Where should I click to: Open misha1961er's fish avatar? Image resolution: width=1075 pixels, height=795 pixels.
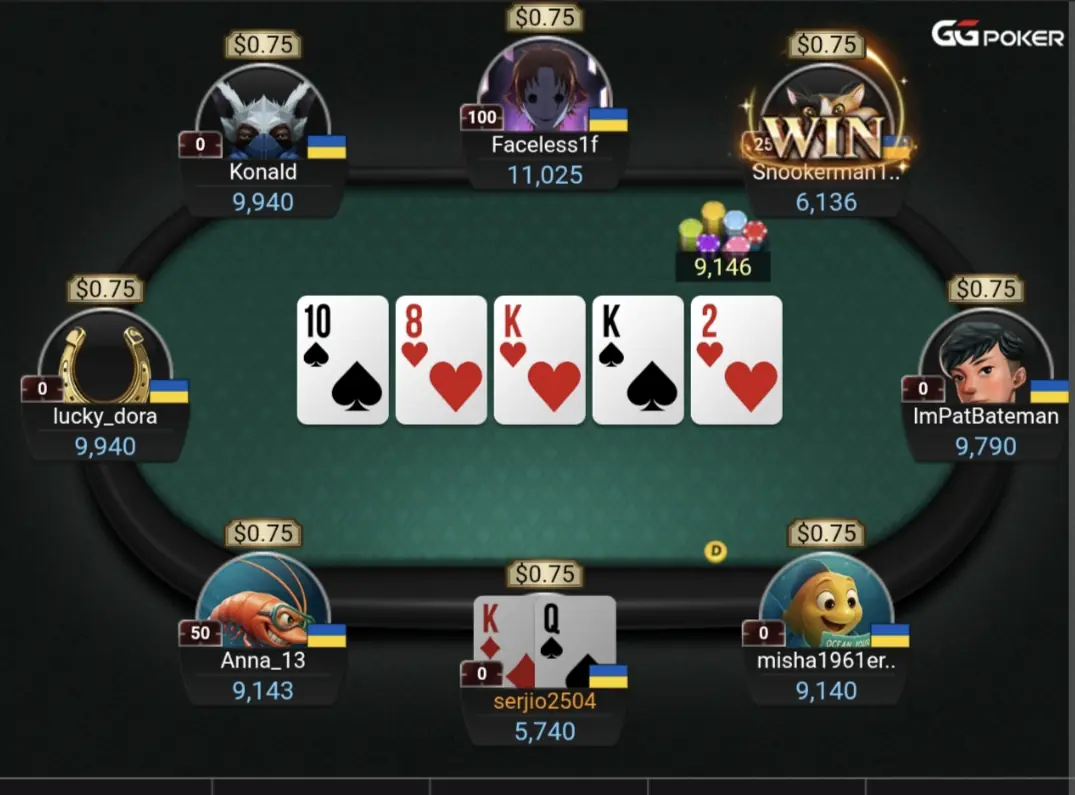pos(826,600)
